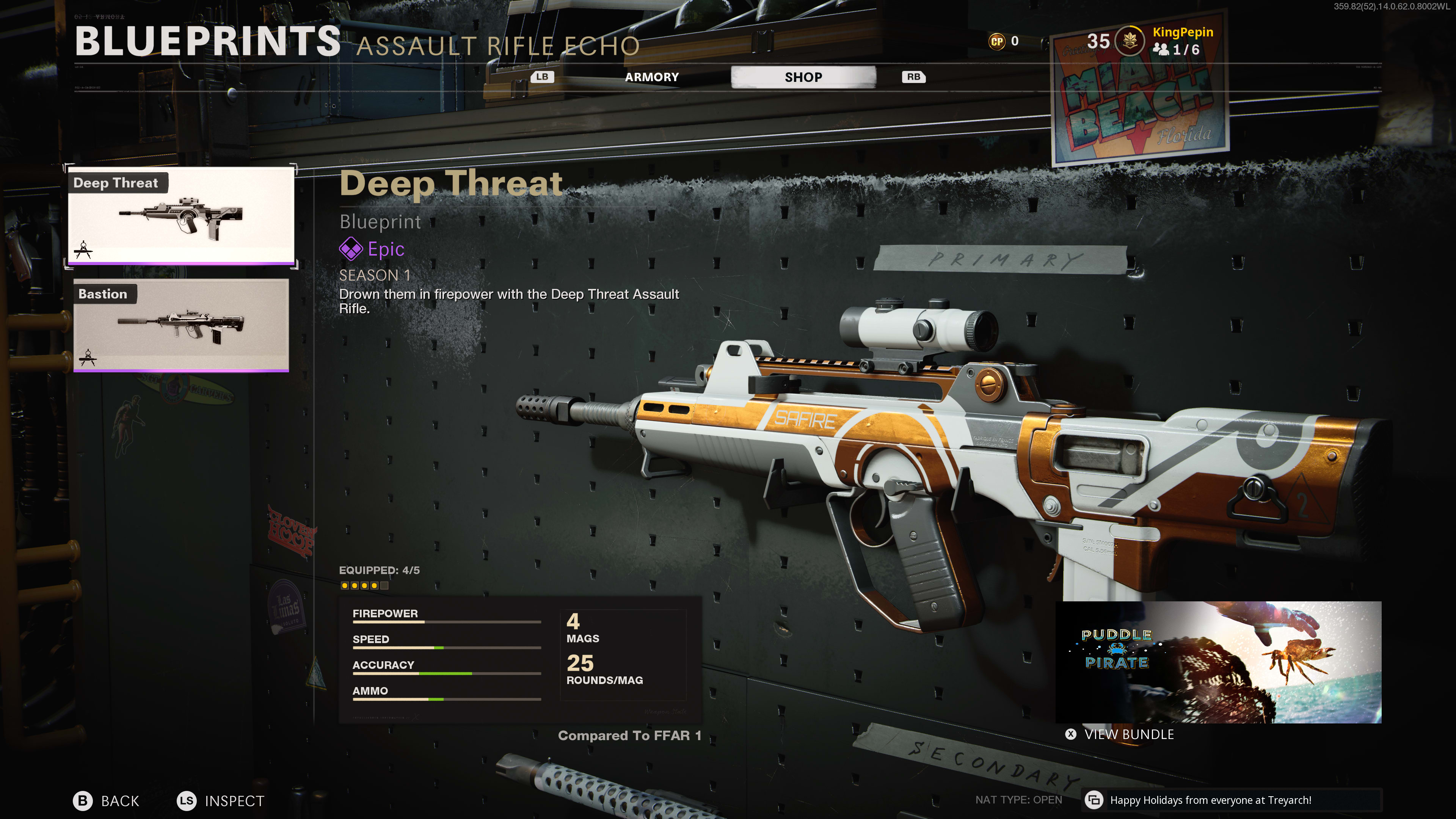Select the Deep Threat blueprint tile

click(181, 216)
